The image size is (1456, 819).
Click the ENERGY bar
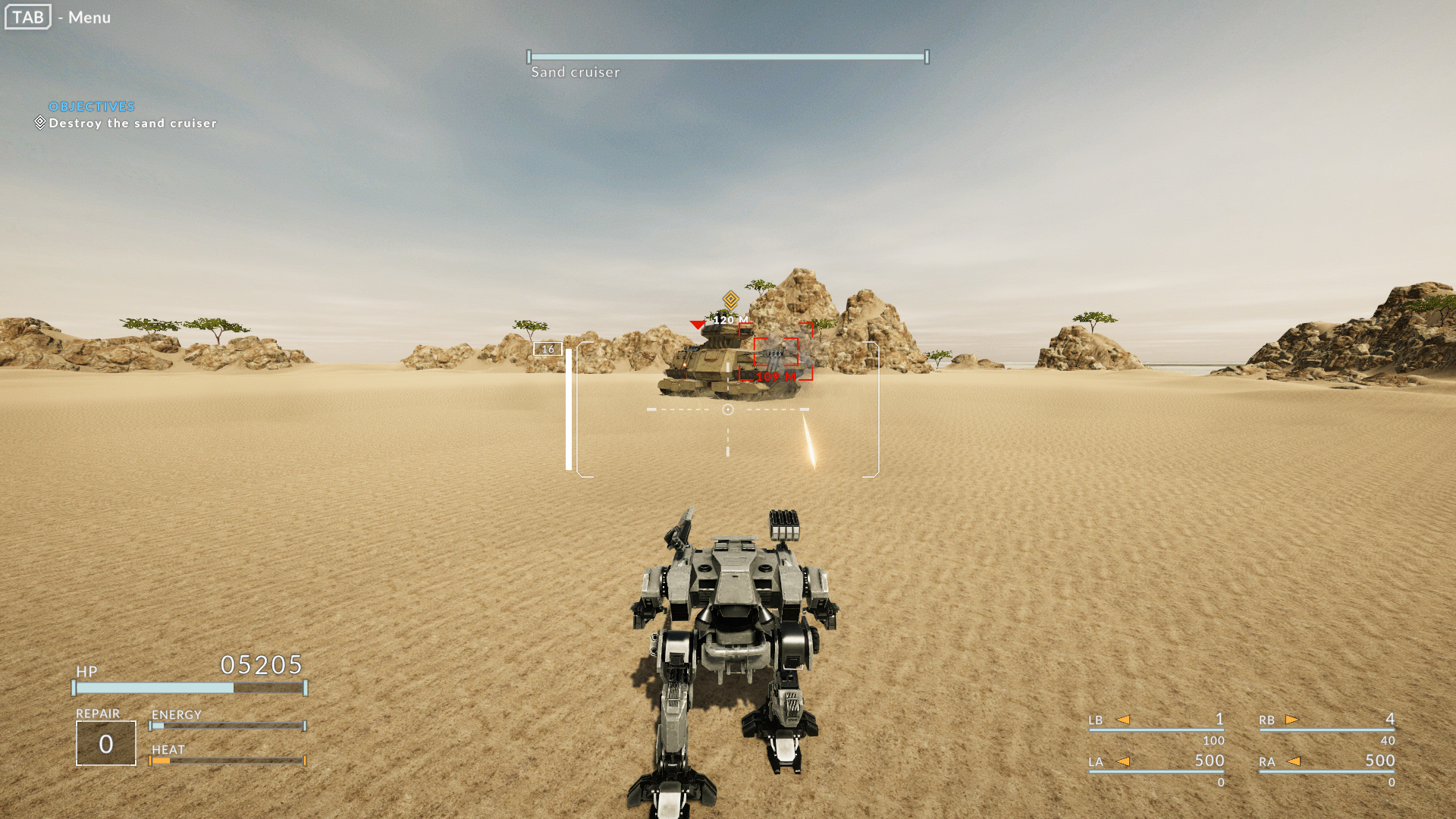tap(227, 724)
